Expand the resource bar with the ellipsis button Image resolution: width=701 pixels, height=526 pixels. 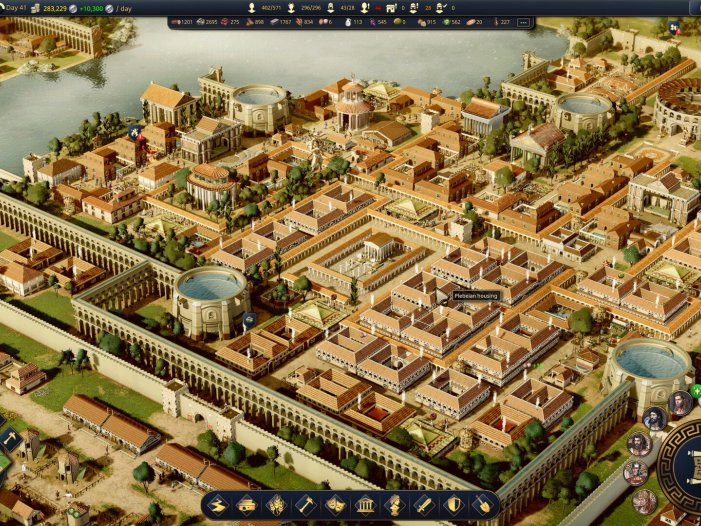click(522, 22)
